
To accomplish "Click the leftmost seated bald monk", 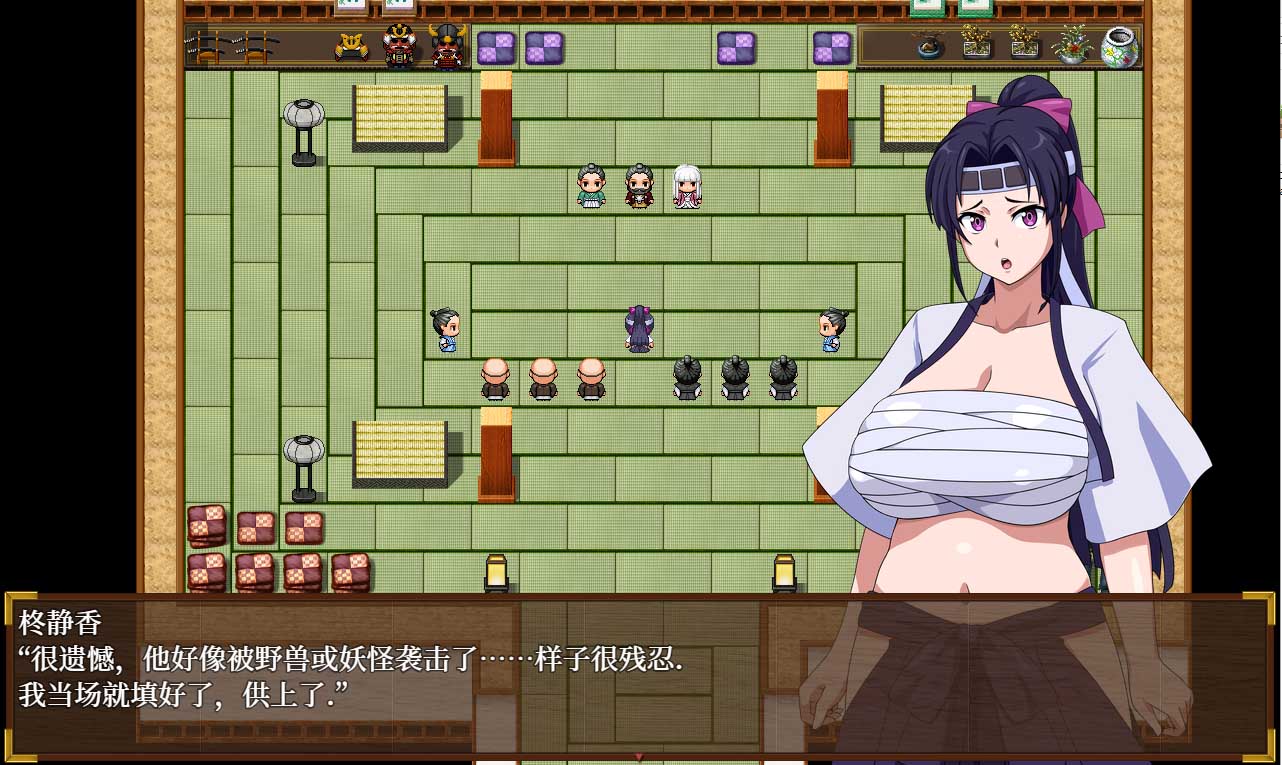I will 495,380.
